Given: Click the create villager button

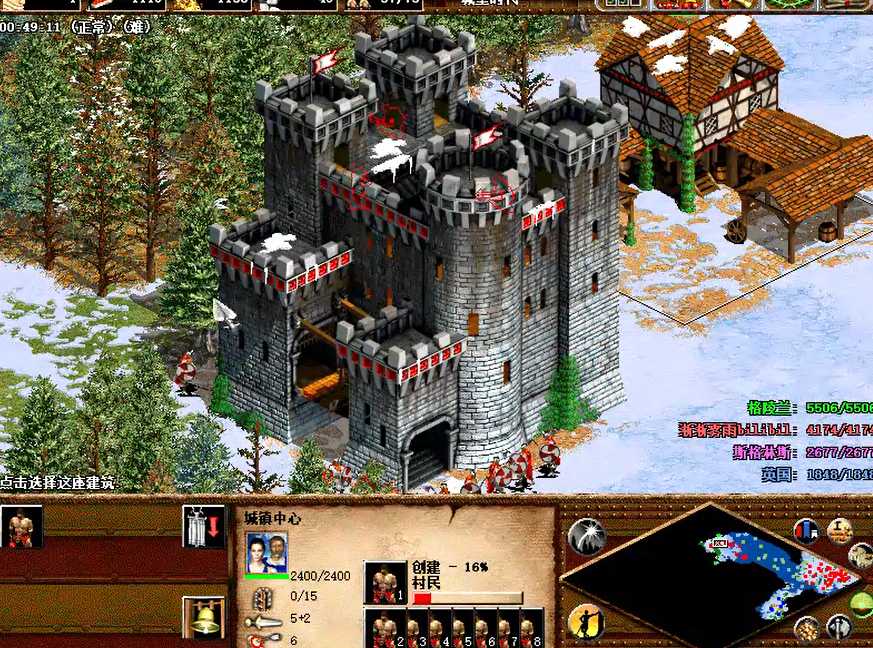Looking at the screenshot, I should pyautogui.click(x=21, y=527).
